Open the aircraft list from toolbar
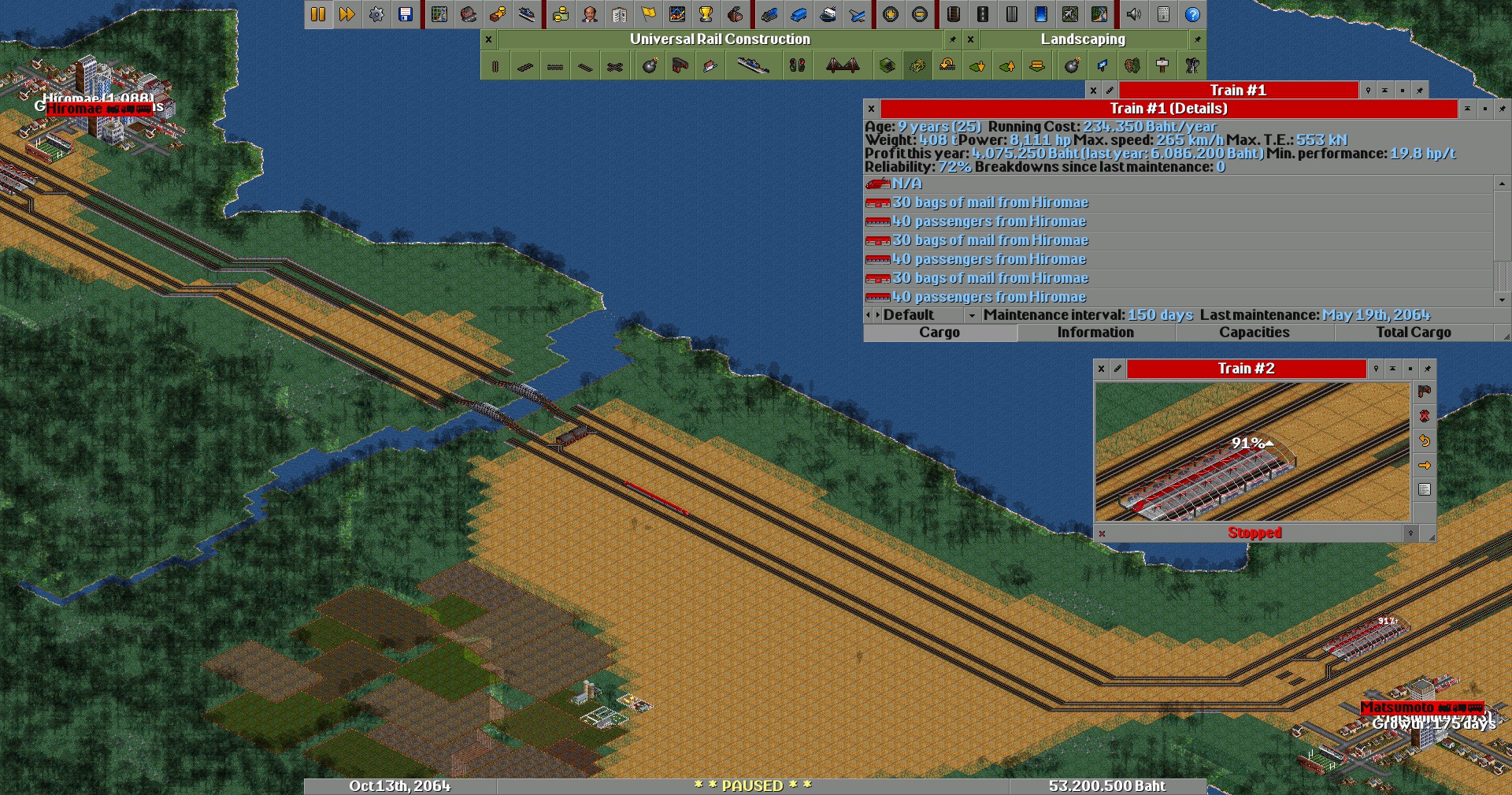 pyautogui.click(x=857, y=14)
